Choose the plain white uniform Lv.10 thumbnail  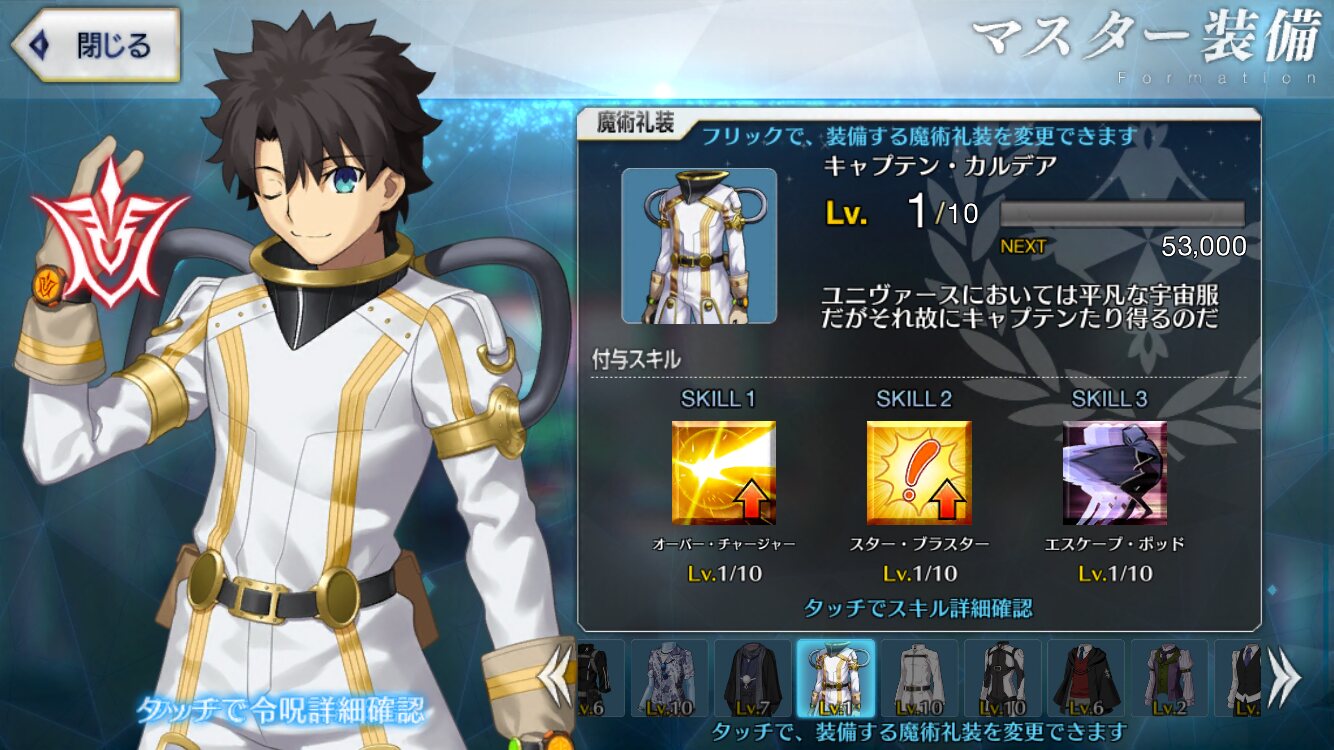[x=919, y=679]
